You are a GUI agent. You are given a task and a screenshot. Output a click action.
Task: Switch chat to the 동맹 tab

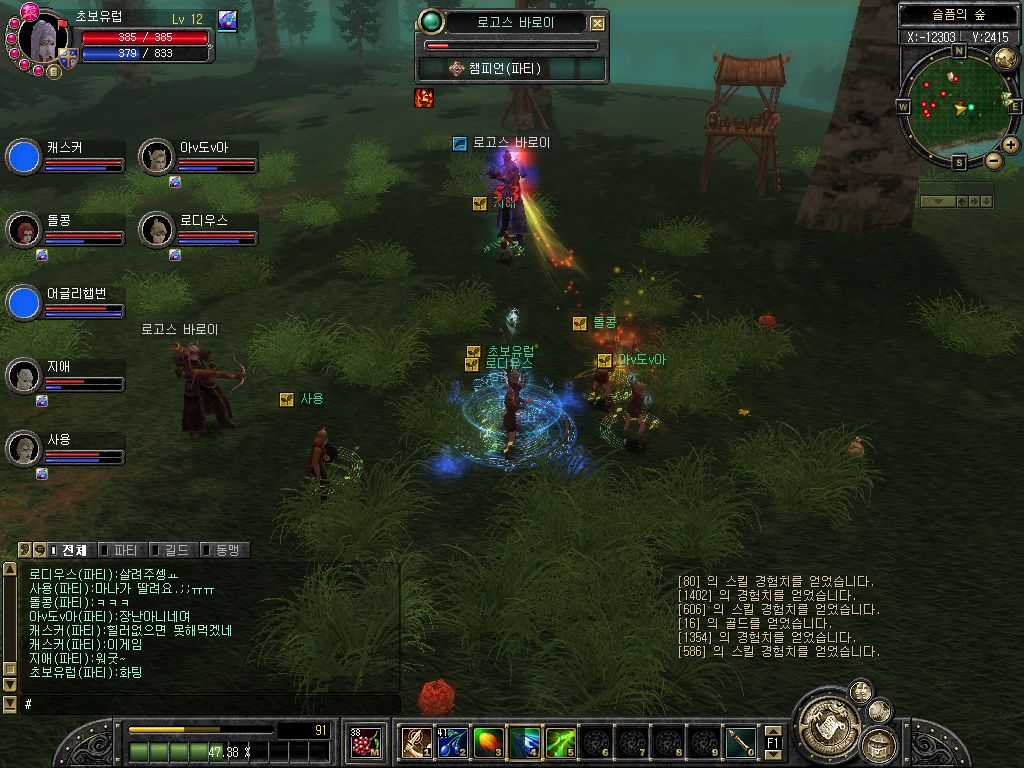tap(224, 550)
